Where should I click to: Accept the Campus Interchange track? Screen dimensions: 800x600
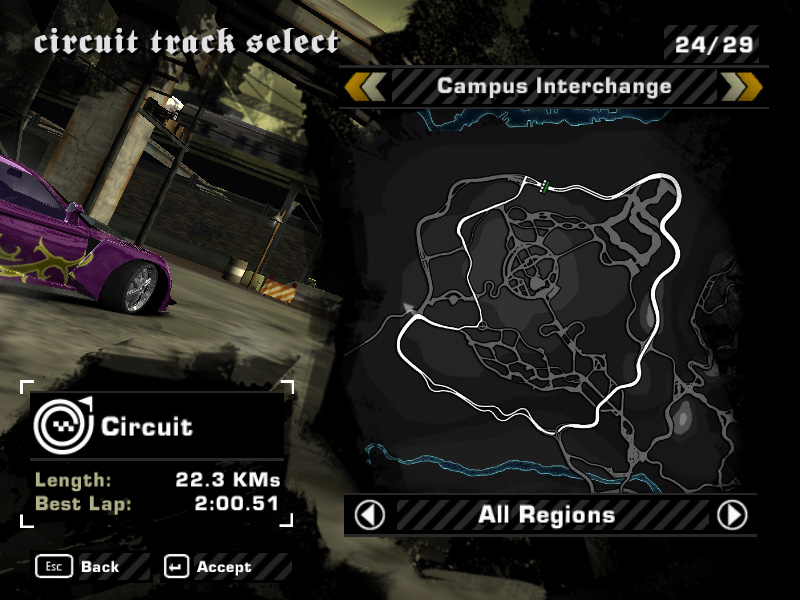click(x=211, y=567)
